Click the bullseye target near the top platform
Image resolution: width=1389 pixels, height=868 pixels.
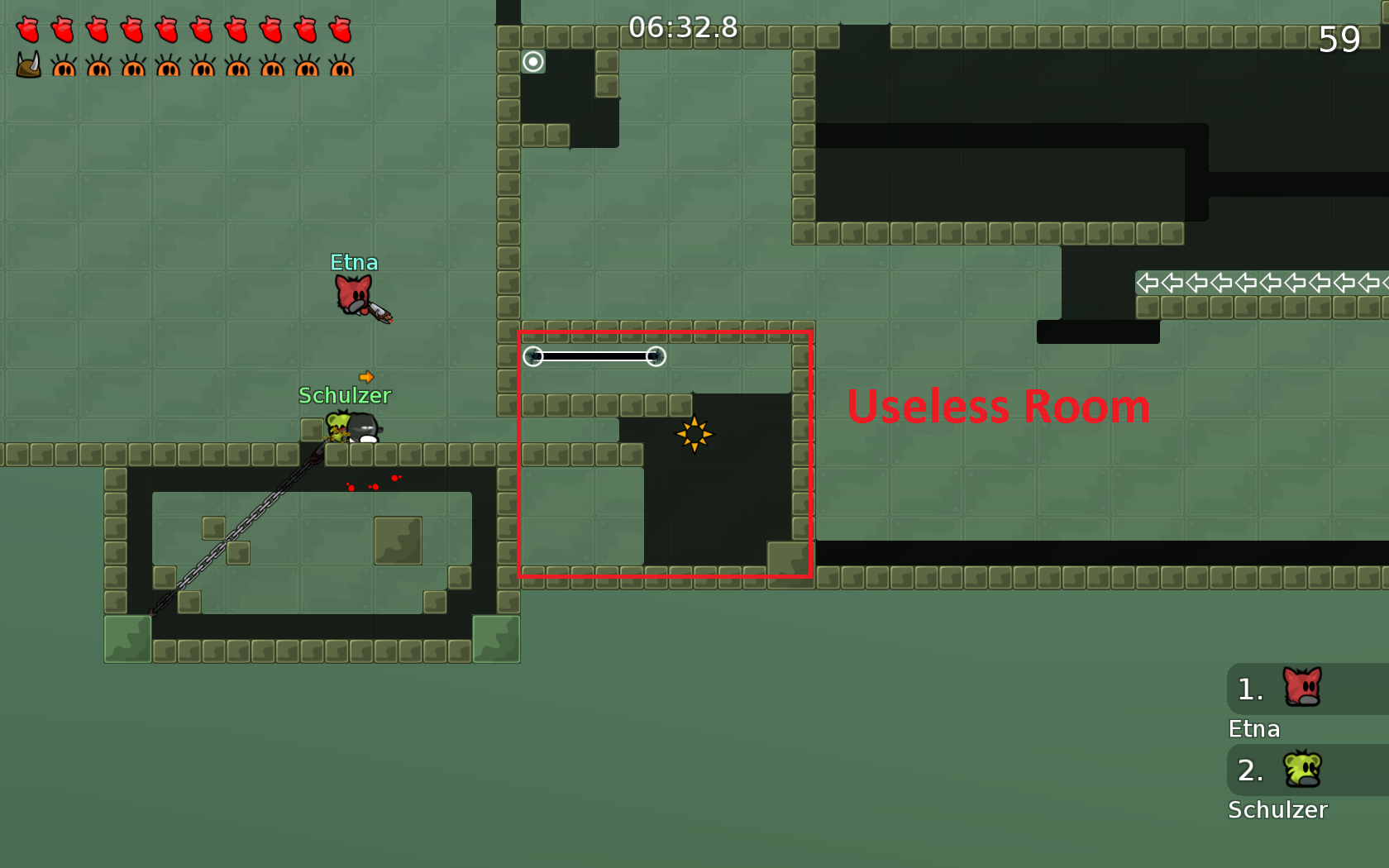pyautogui.click(x=533, y=62)
